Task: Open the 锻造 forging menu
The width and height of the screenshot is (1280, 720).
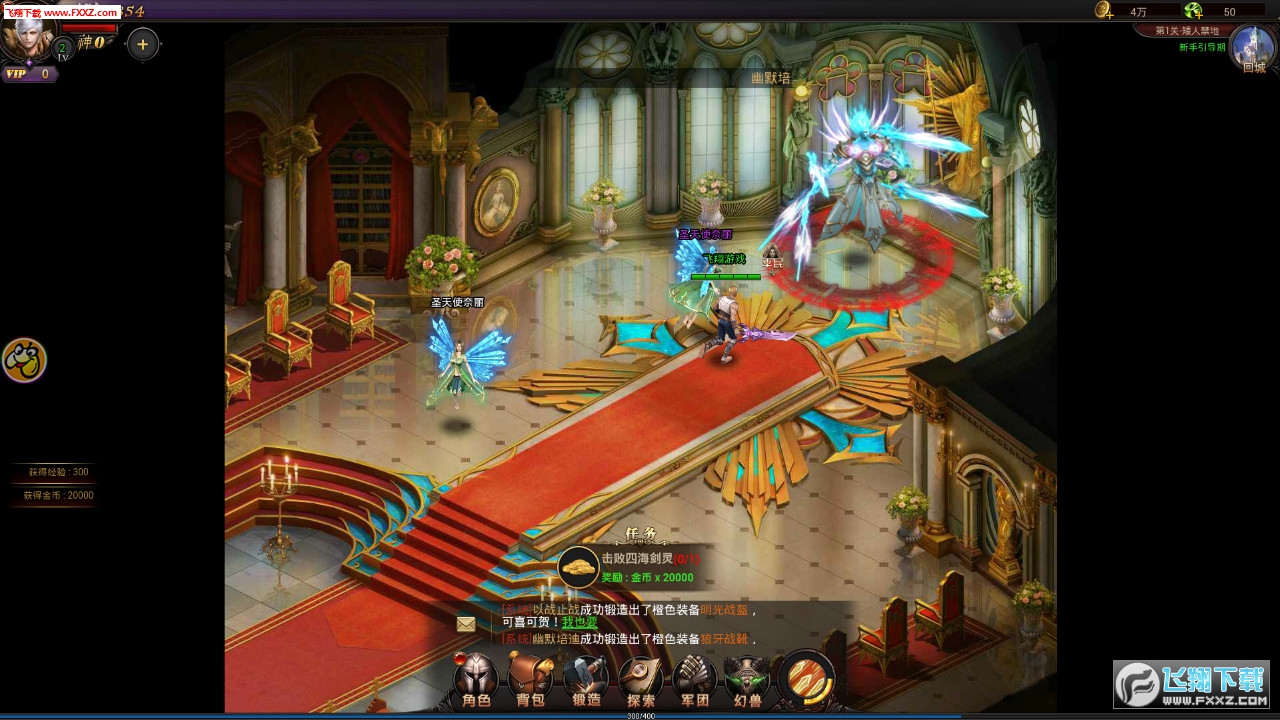Action: click(x=586, y=680)
